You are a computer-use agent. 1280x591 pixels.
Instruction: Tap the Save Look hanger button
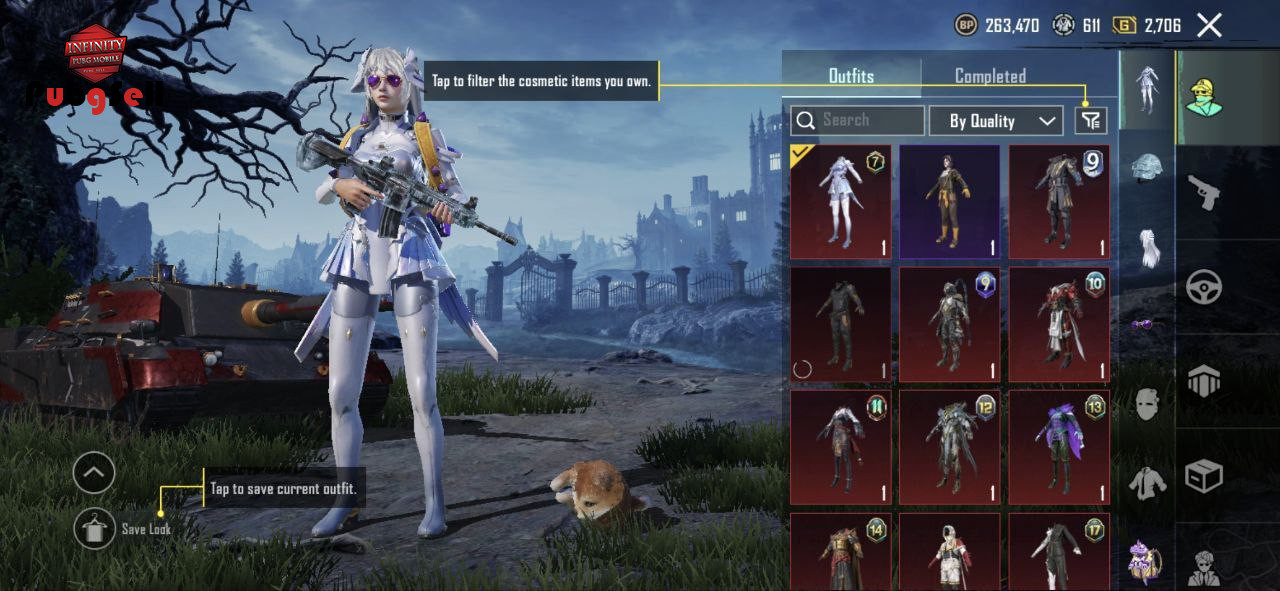tap(95, 528)
